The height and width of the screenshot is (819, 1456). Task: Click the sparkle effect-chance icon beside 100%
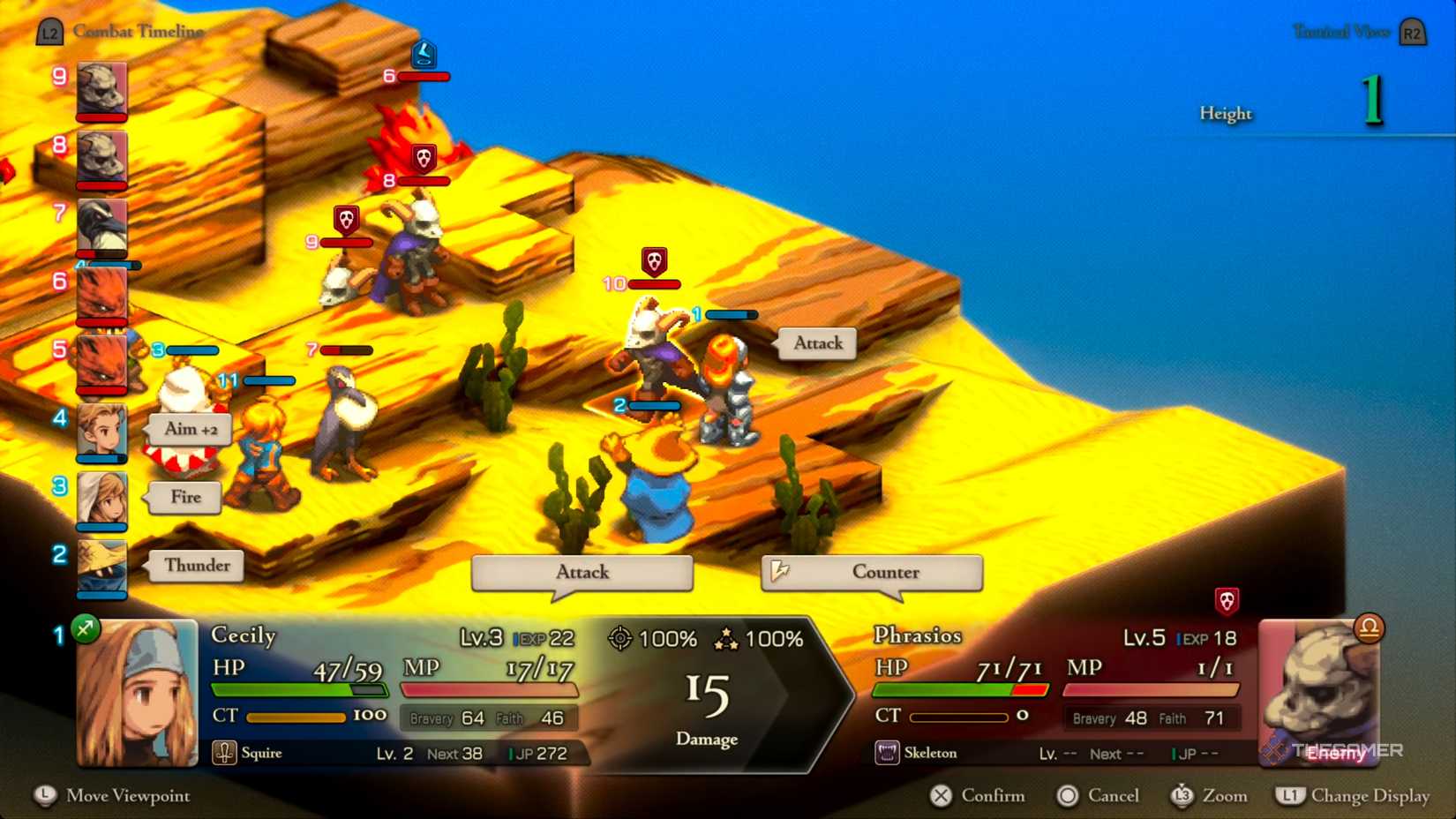[727, 638]
